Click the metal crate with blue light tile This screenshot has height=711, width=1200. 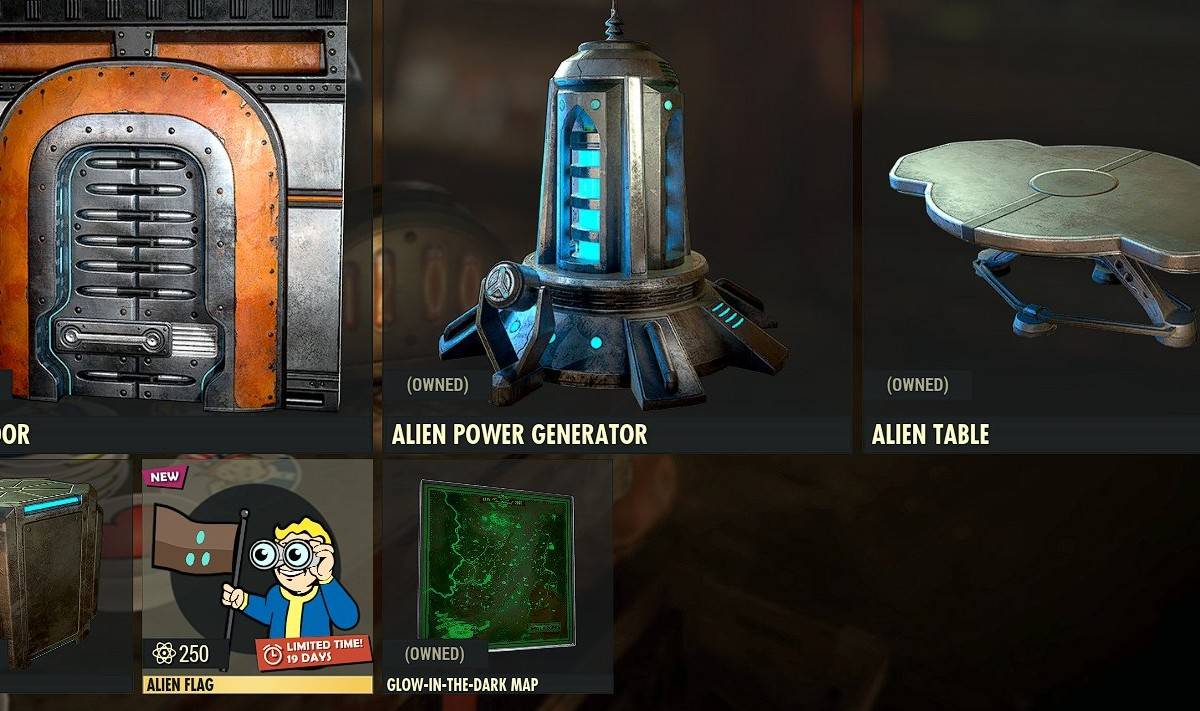62,575
